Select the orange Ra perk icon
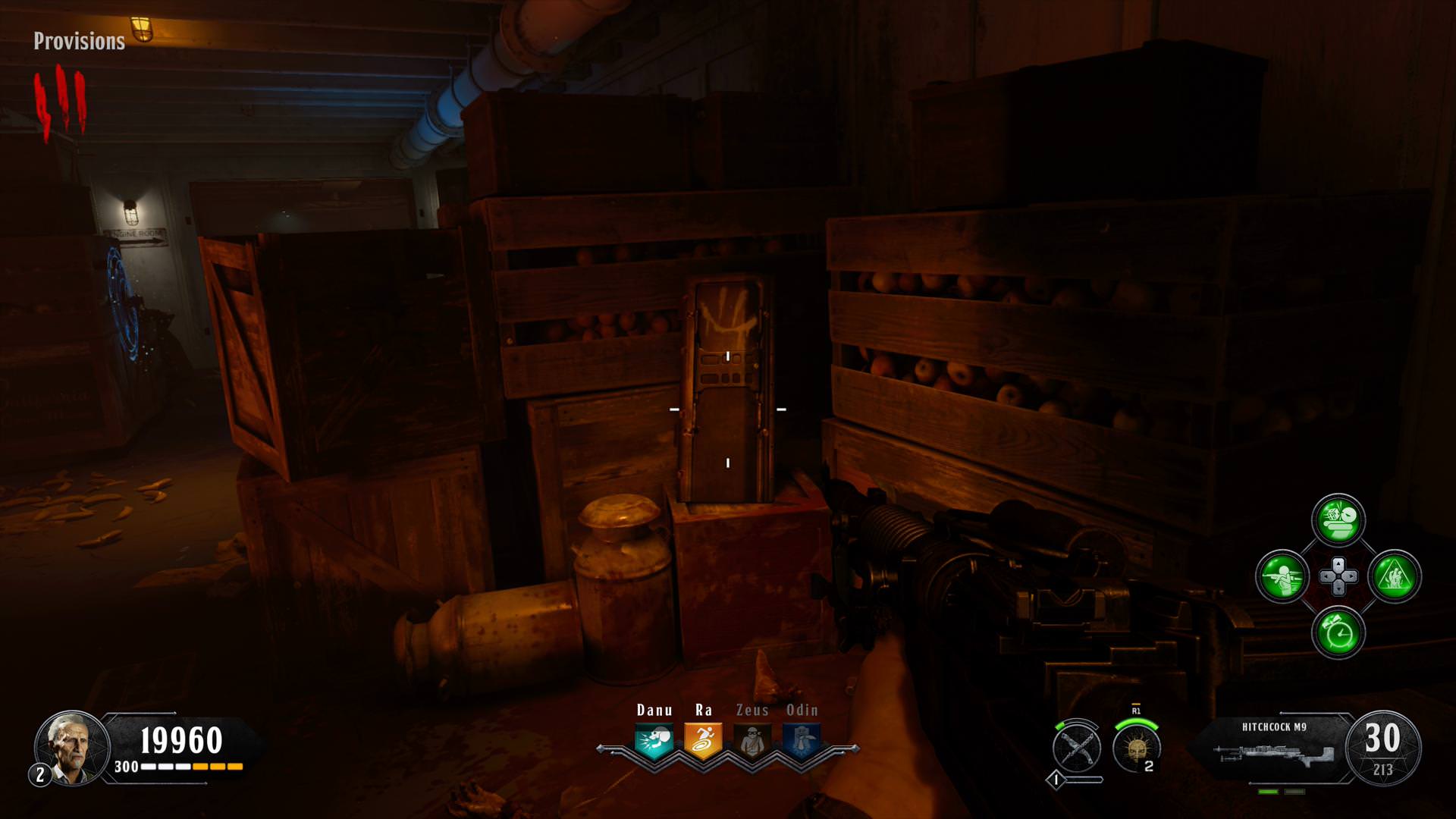1456x819 pixels. click(x=703, y=741)
